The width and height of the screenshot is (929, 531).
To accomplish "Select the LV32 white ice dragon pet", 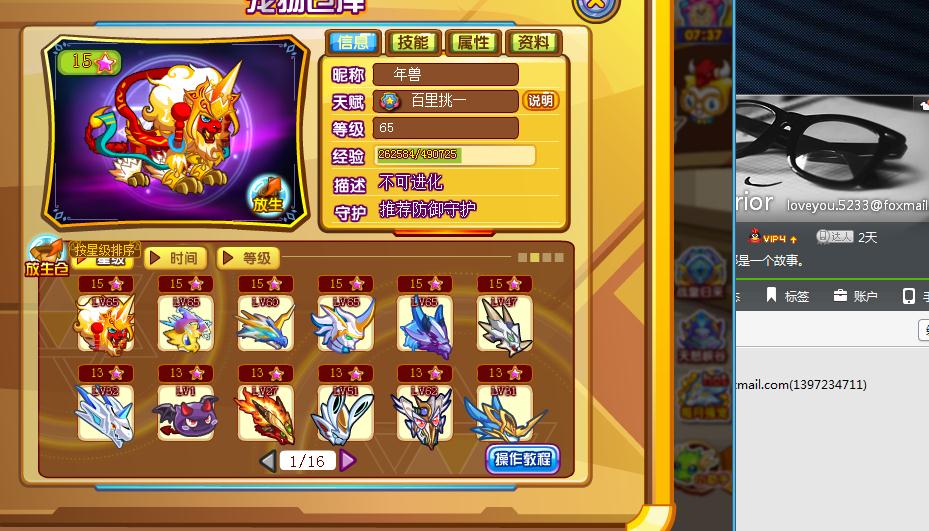I will [104, 412].
